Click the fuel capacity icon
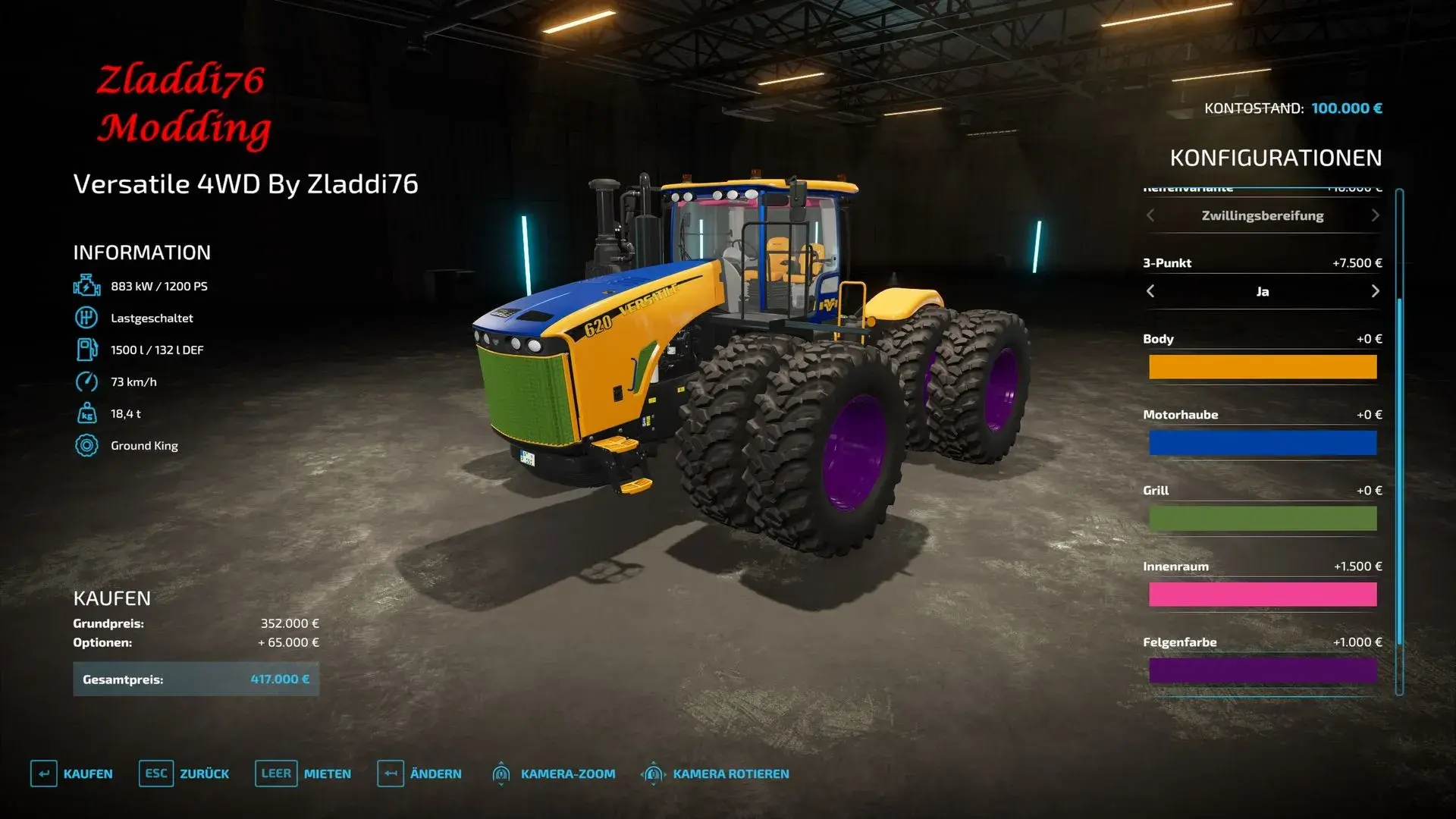 click(87, 350)
